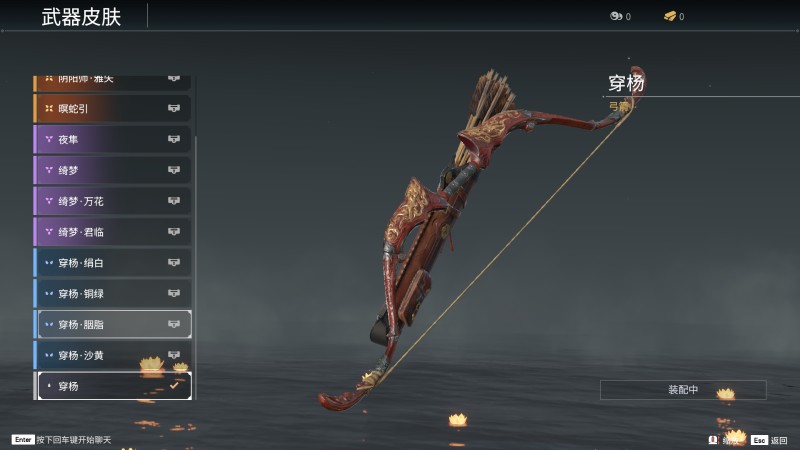Select the 穿杨·胭脂 skin
Screen dimensions: 800x450
(x=112, y=324)
